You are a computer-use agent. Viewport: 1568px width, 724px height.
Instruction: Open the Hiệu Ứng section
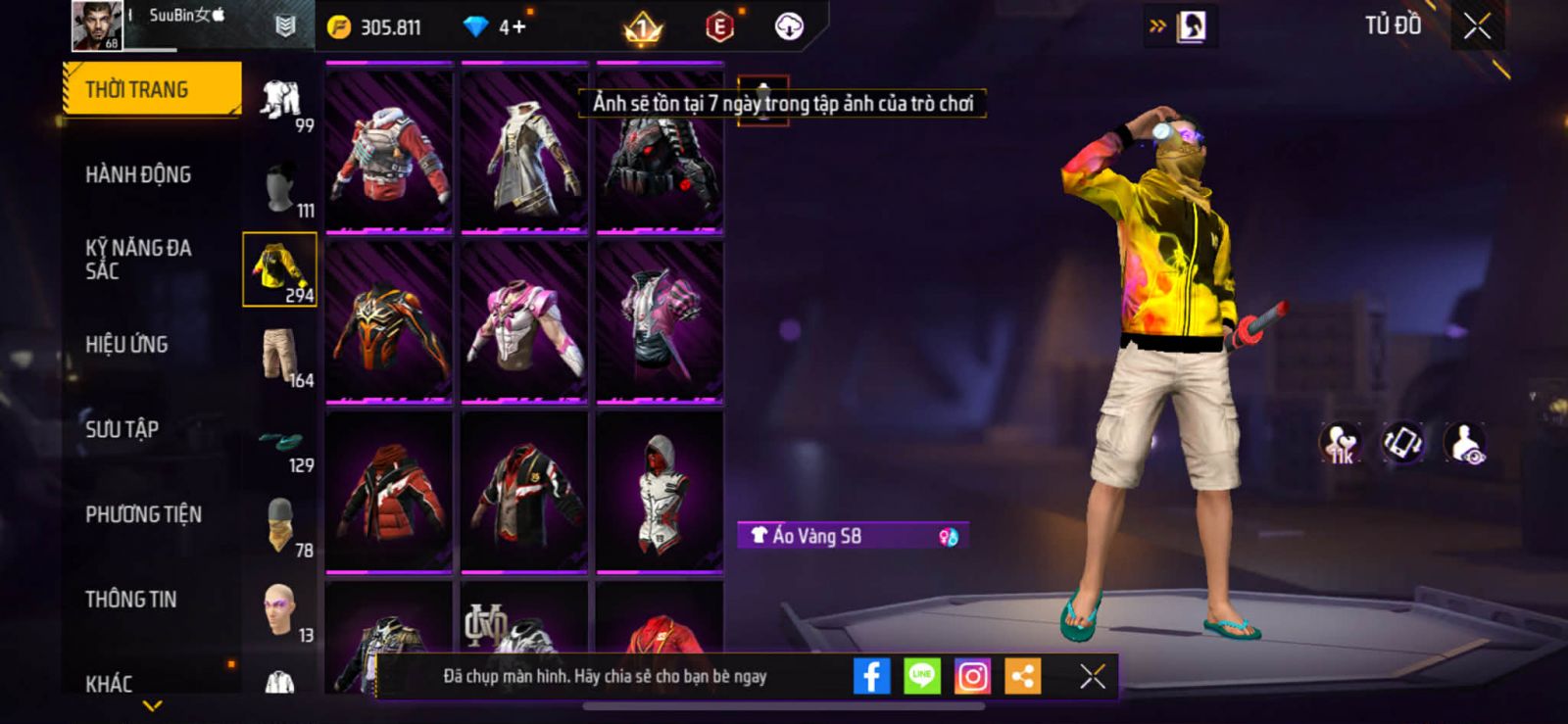click(126, 344)
